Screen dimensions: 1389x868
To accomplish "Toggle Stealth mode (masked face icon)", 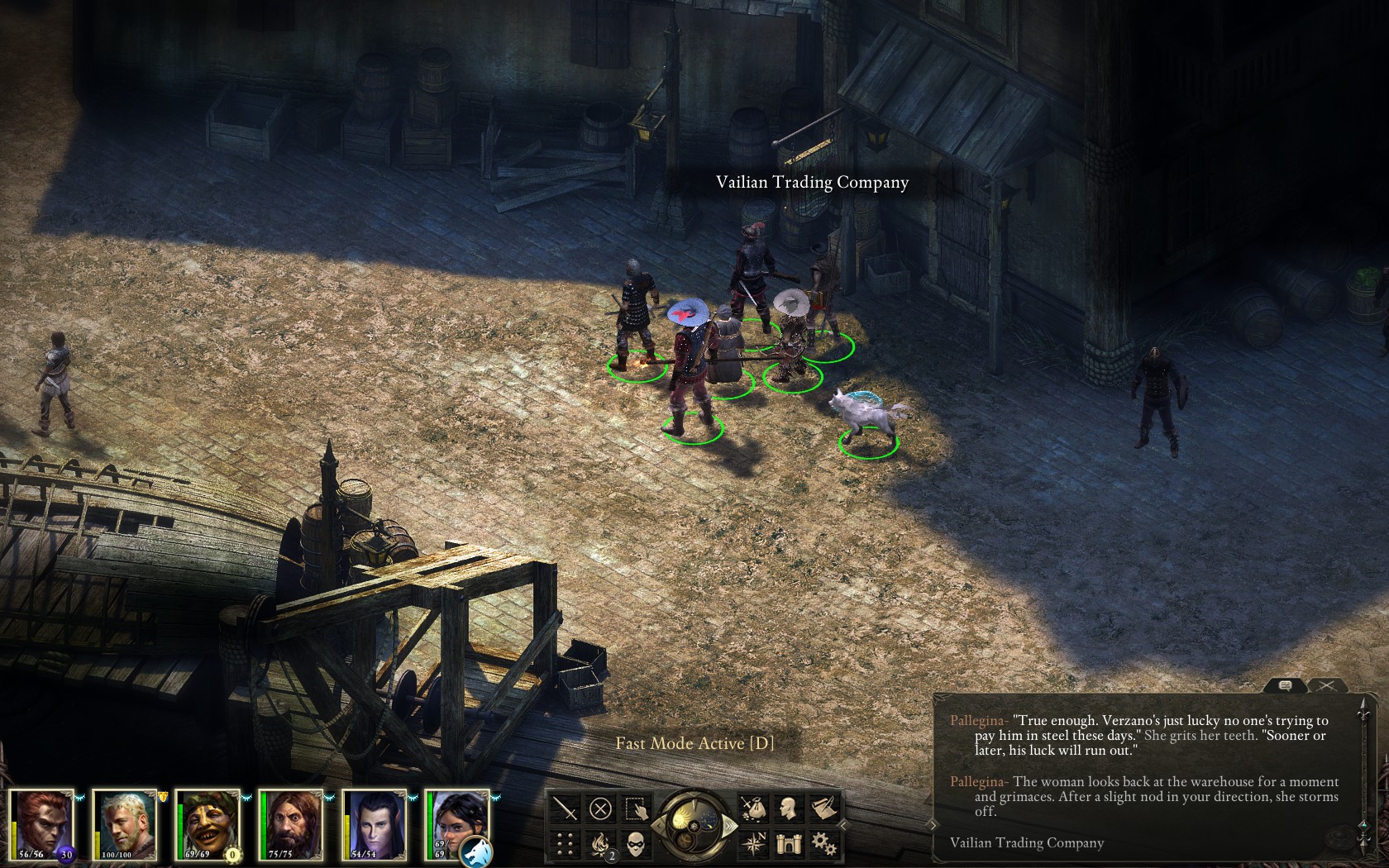I will 636,844.
